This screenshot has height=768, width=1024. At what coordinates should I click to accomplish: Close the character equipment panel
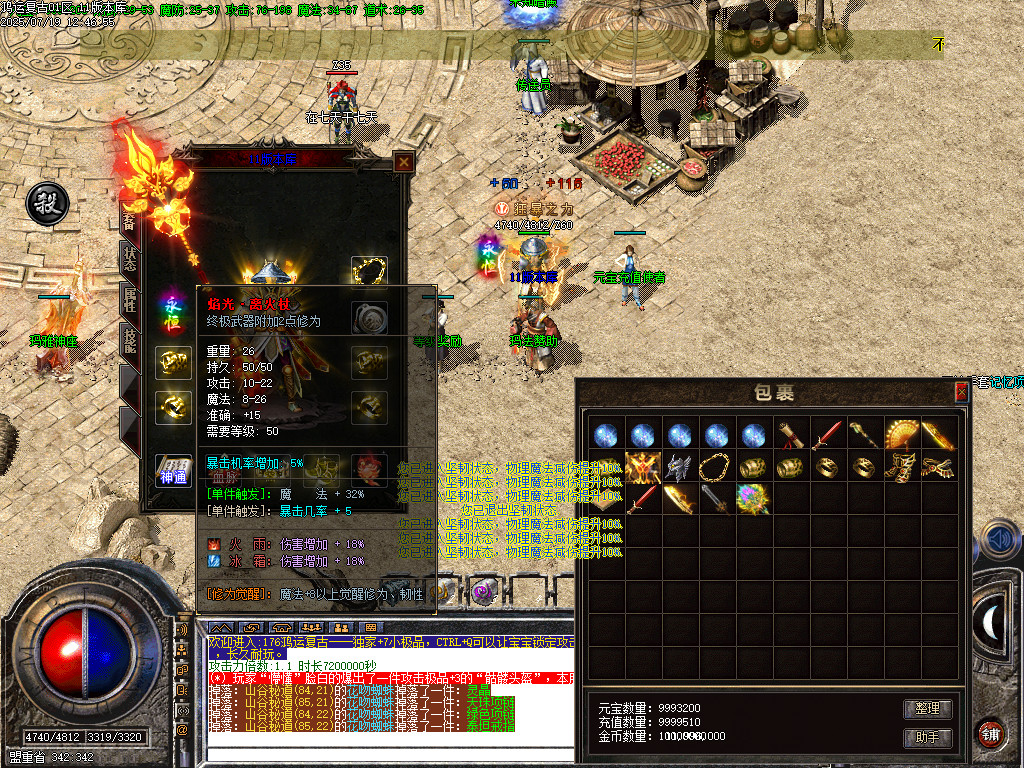[403, 162]
